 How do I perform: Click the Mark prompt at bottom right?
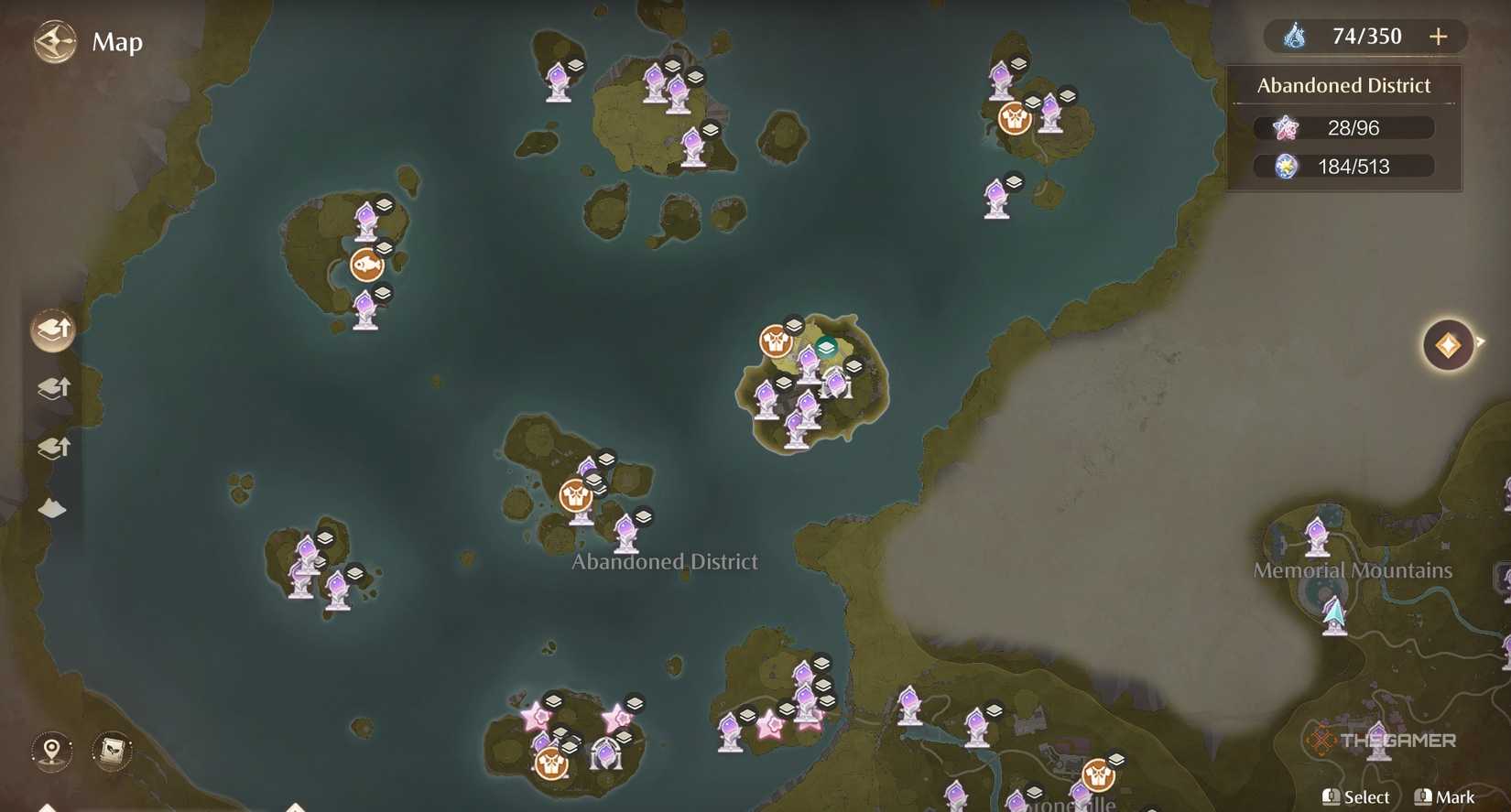click(1445, 796)
